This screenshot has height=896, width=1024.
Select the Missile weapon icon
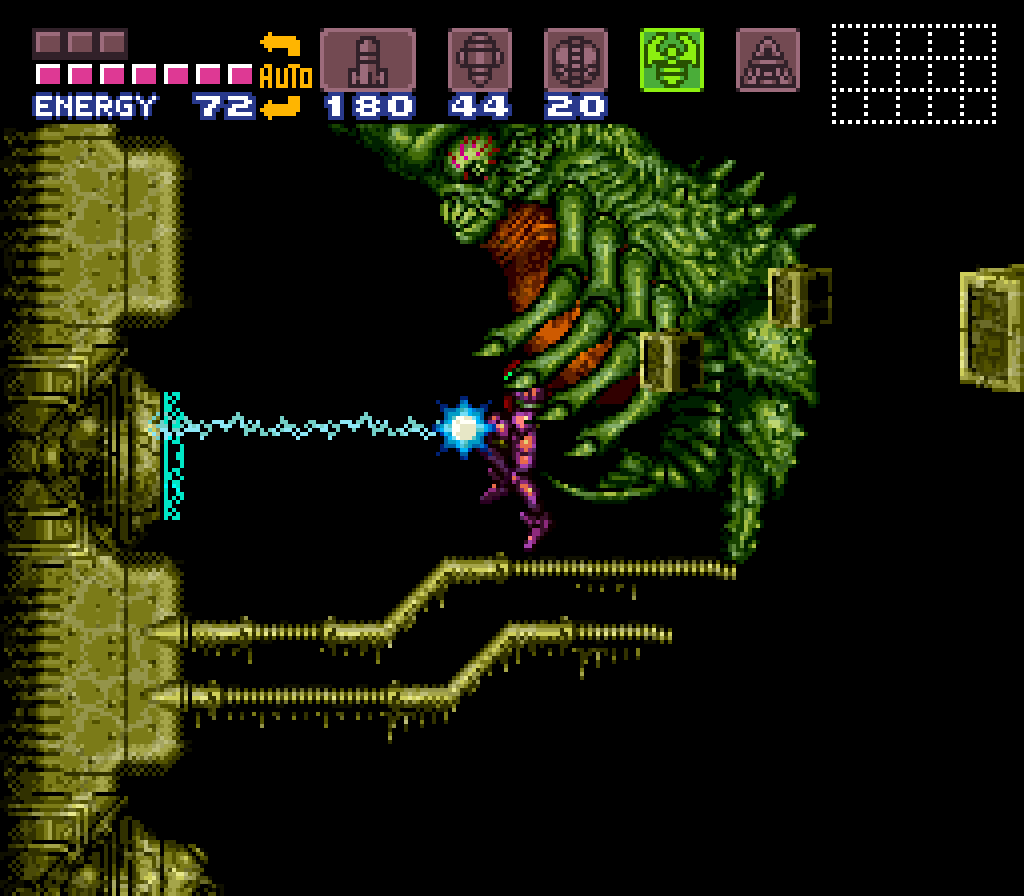click(x=367, y=60)
